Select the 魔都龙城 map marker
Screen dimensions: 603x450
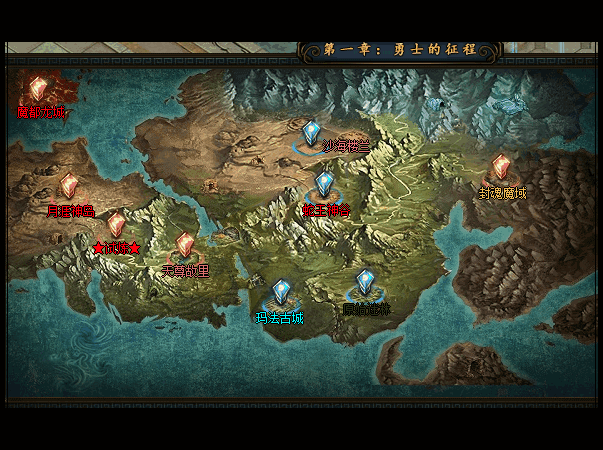point(39,91)
